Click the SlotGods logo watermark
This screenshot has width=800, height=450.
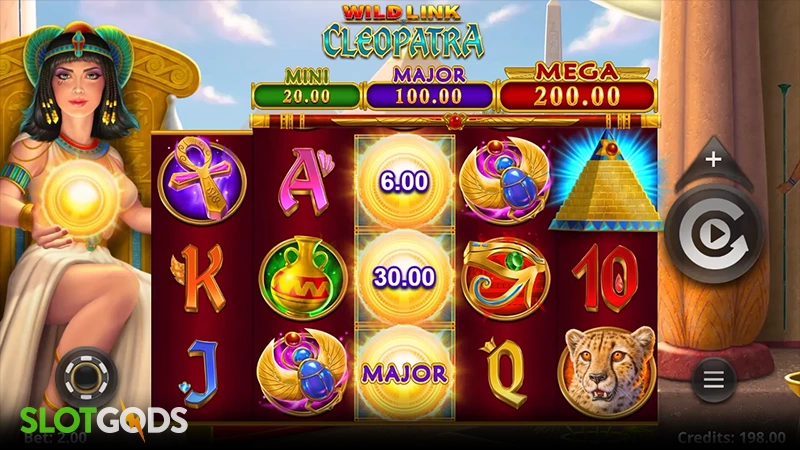click(94, 418)
